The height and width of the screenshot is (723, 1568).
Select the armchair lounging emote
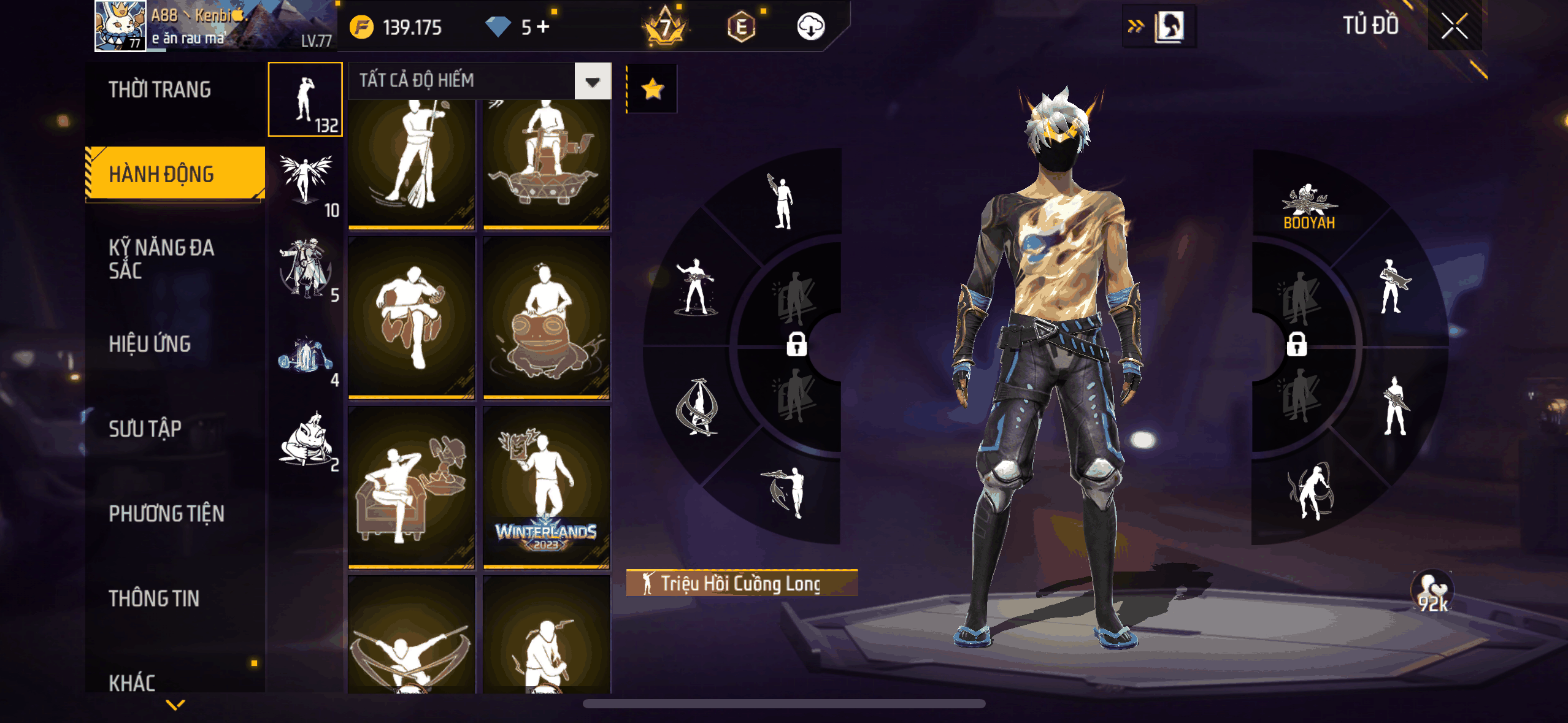point(412,488)
